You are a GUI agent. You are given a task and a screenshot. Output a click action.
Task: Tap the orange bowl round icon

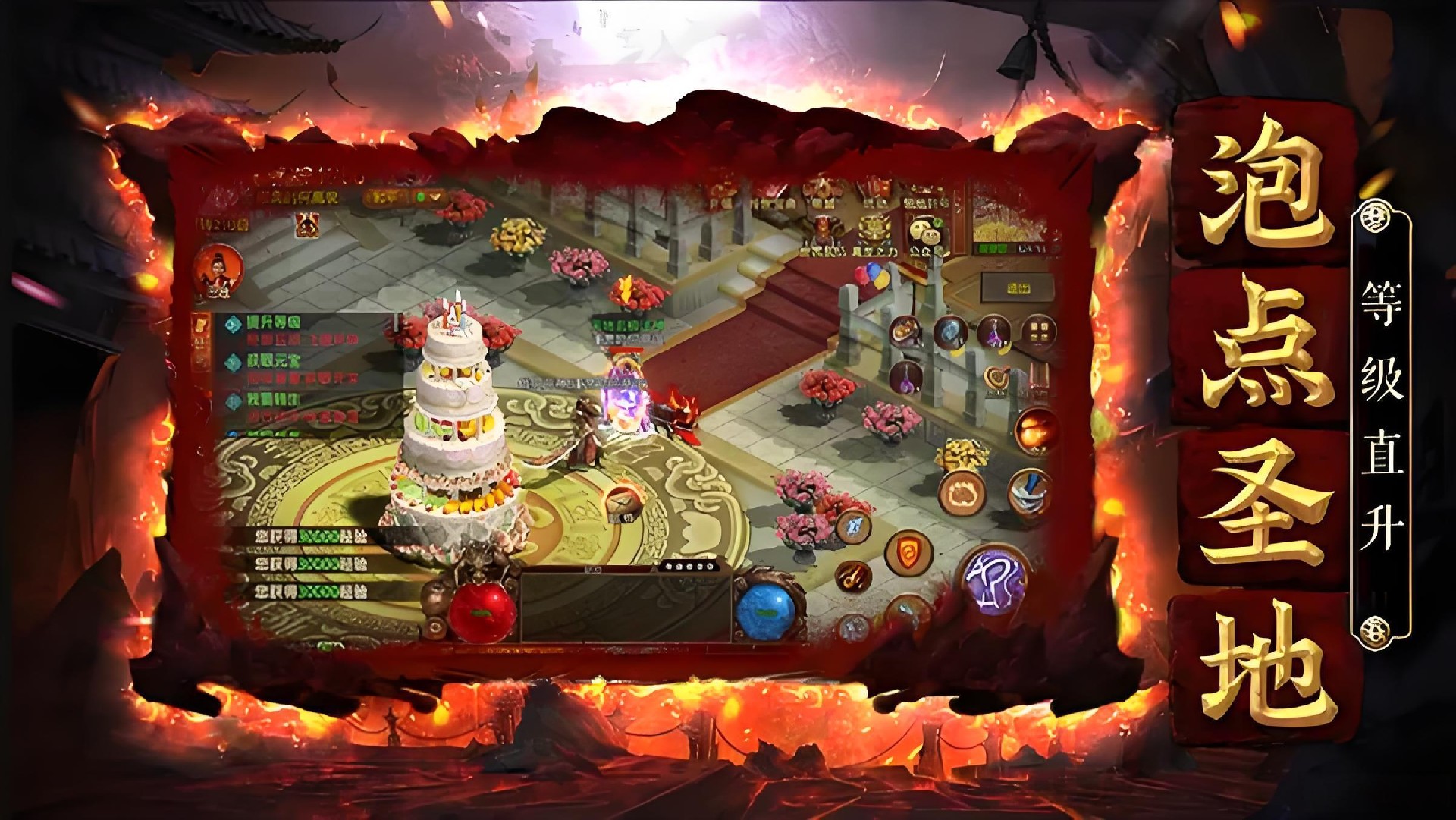(x=905, y=332)
